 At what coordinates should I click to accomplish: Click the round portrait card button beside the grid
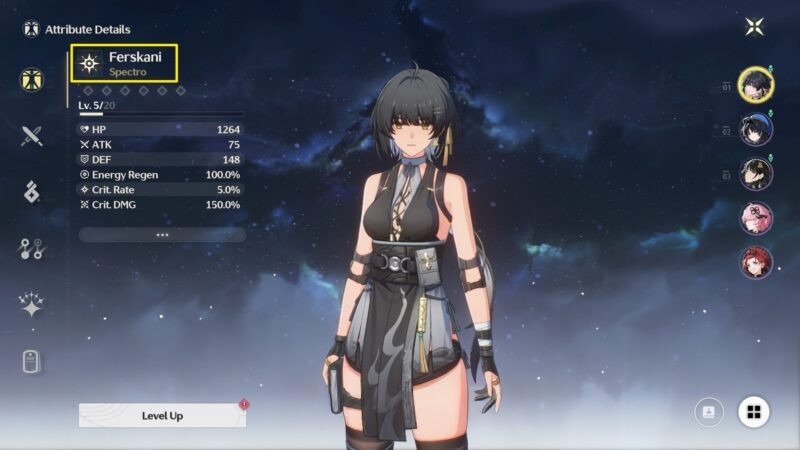709,411
